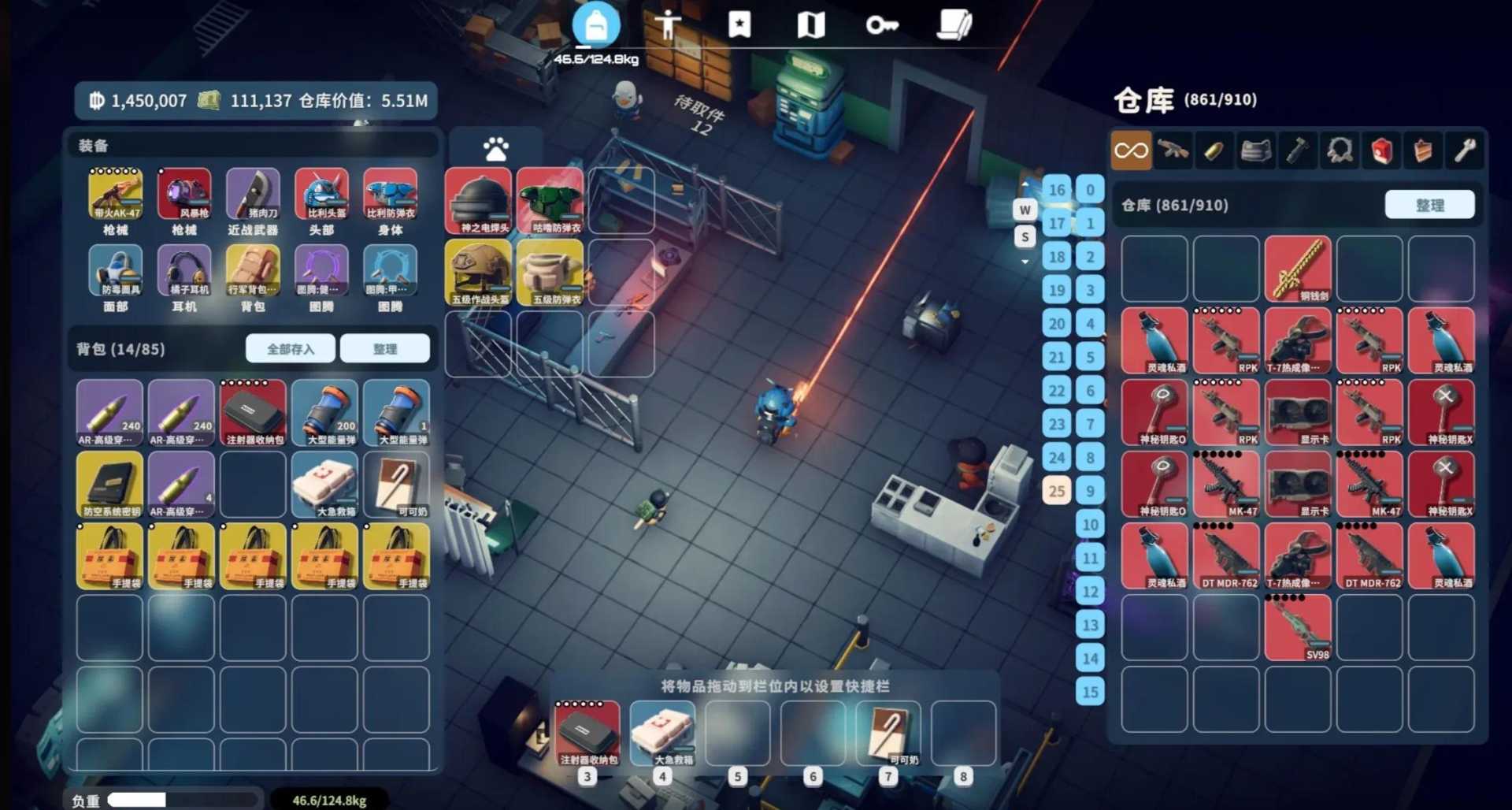Select the firearms filter in warehouse panel
1512x810 pixels.
pos(1174,150)
